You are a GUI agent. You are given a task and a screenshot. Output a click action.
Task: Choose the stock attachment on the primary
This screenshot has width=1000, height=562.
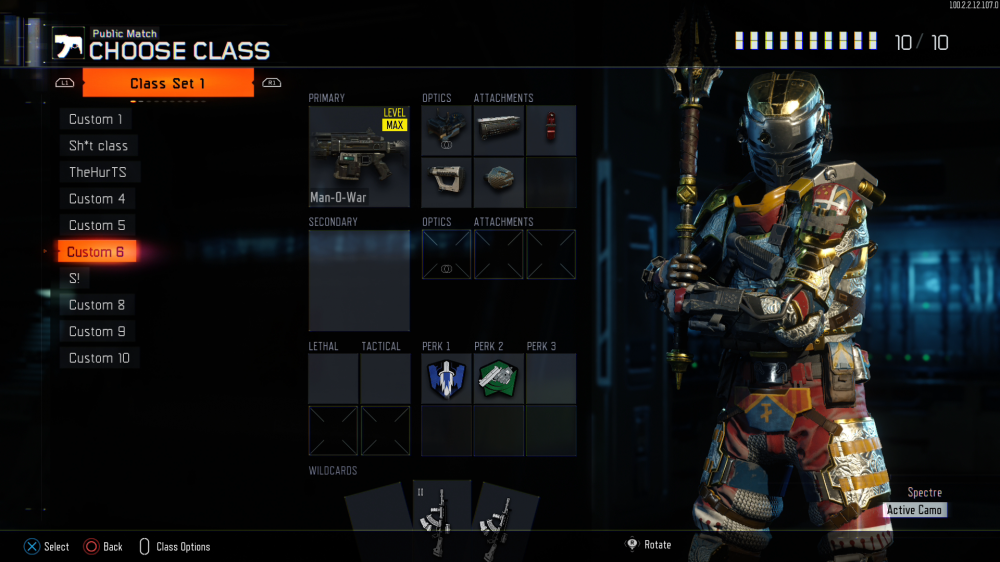click(x=446, y=182)
